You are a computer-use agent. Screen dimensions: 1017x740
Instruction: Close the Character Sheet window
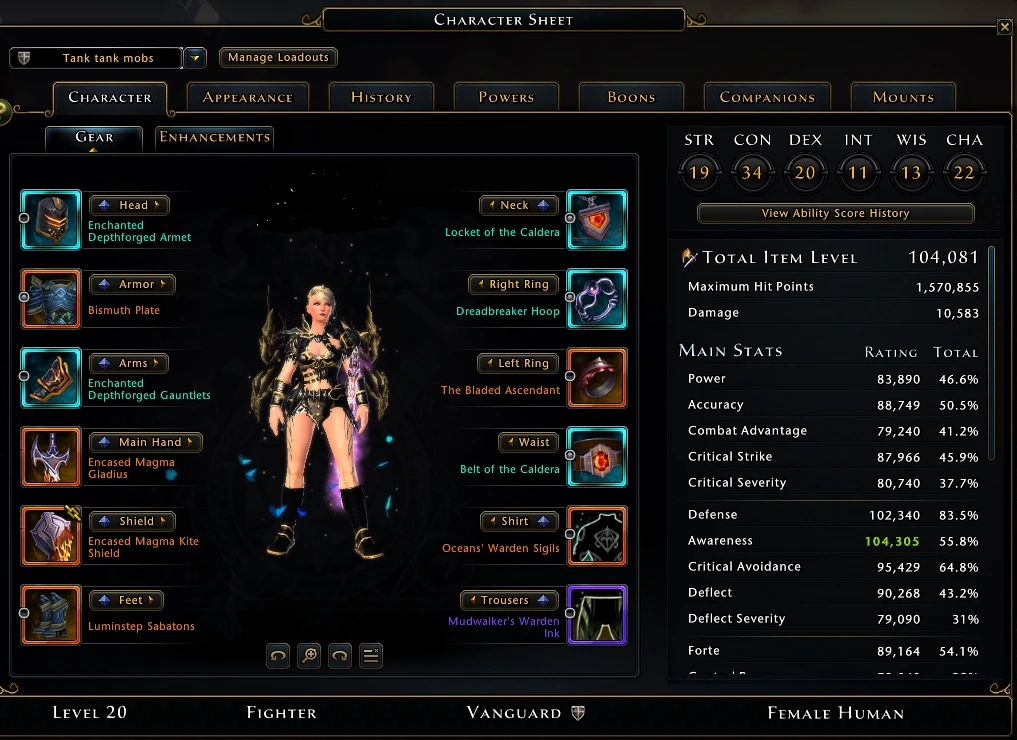(x=1004, y=27)
